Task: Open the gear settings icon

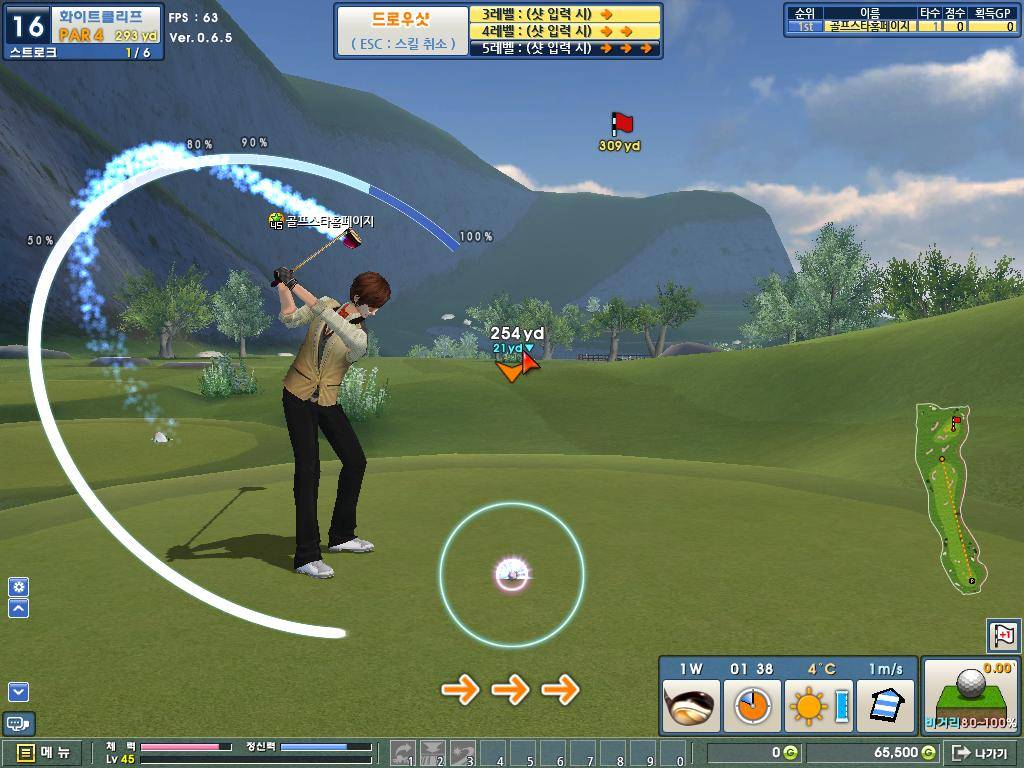Action: [x=19, y=587]
